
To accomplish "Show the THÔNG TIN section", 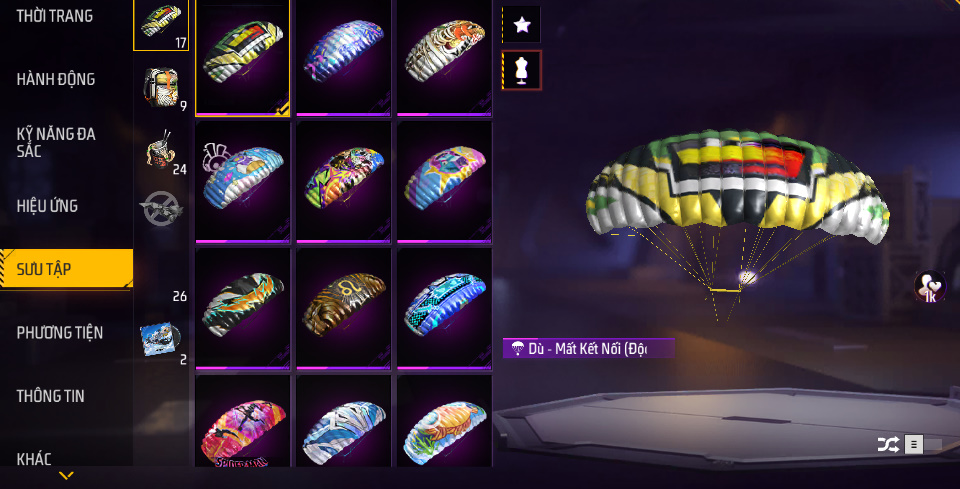I will [x=50, y=396].
